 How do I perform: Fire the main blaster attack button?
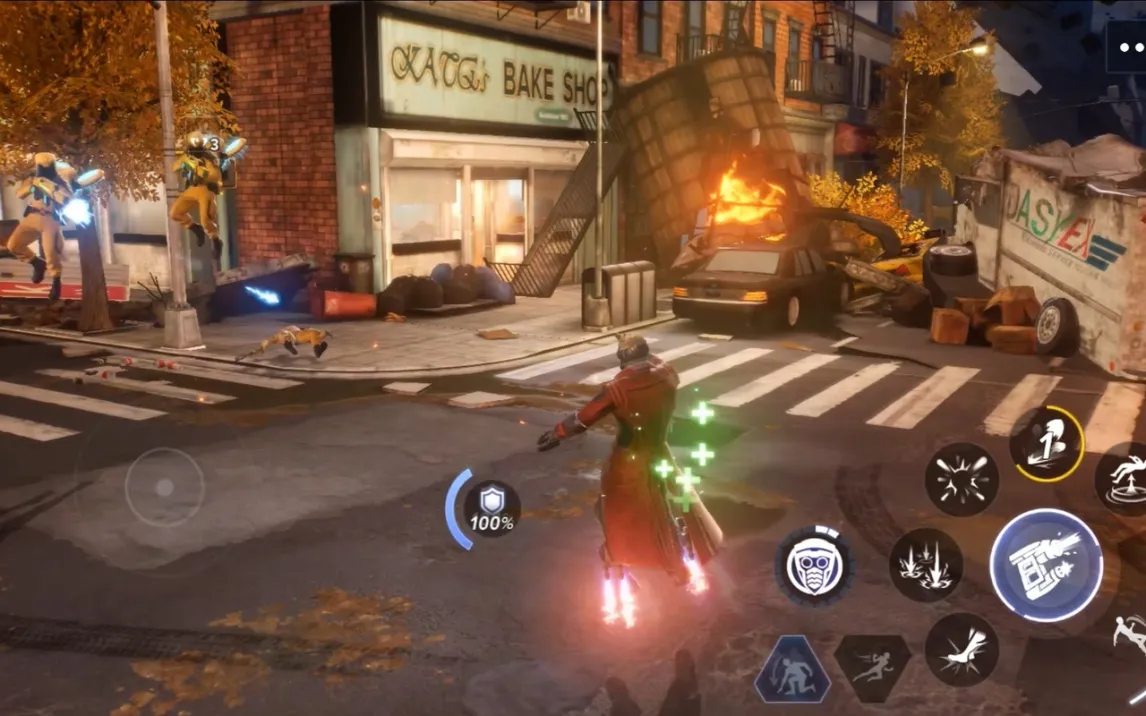(x=1045, y=565)
